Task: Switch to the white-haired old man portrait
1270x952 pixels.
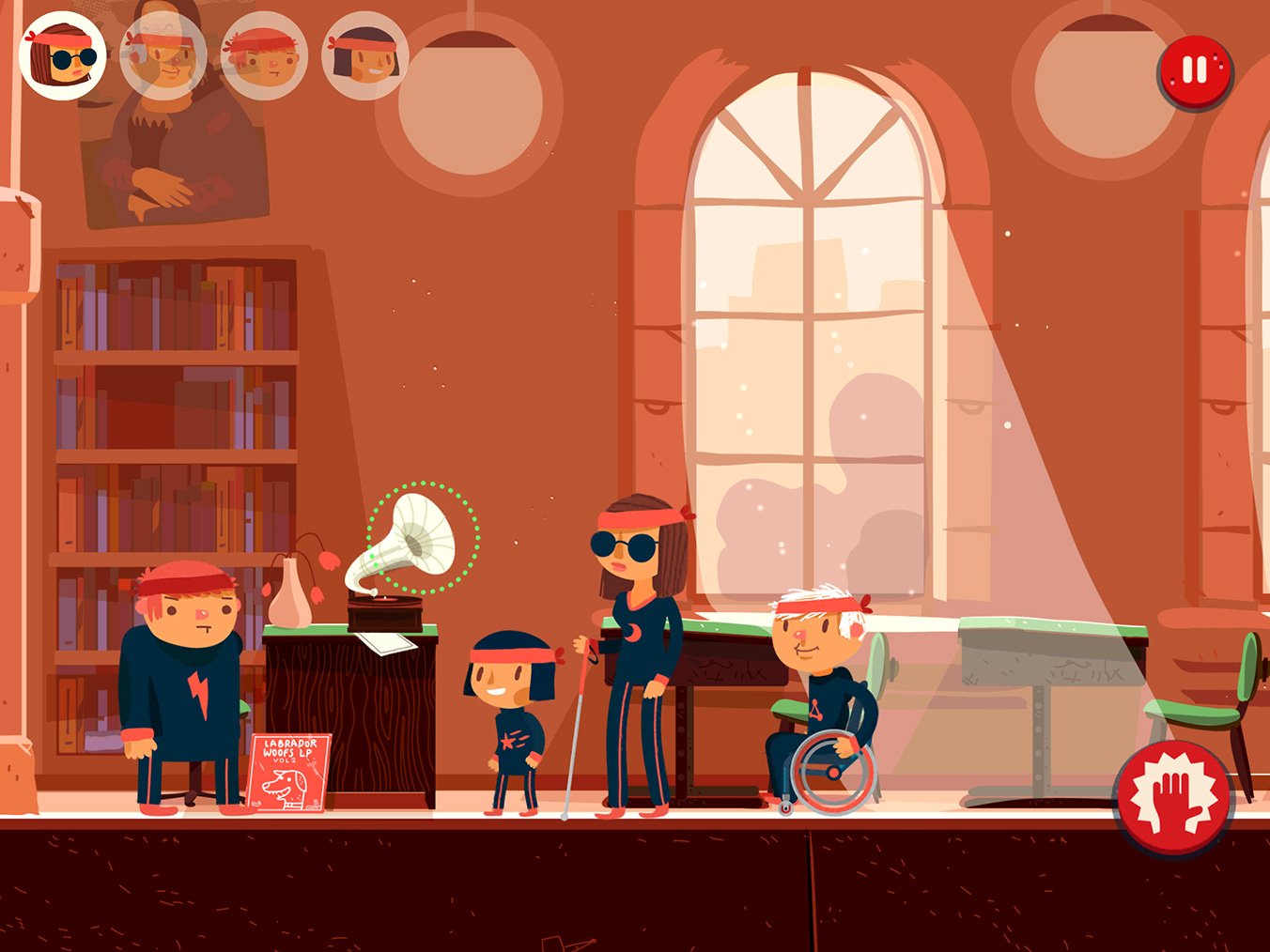Action: click(x=163, y=55)
